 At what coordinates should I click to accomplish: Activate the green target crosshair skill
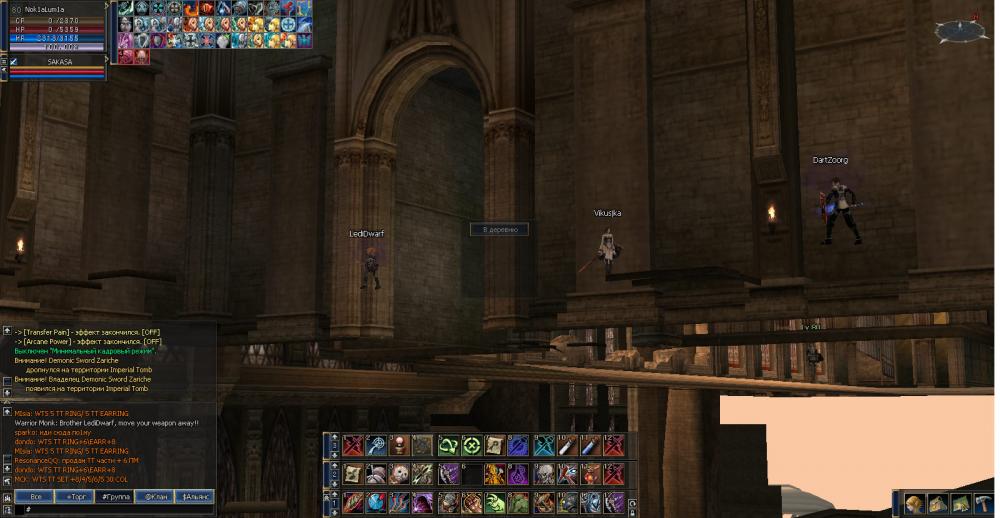tap(471, 446)
